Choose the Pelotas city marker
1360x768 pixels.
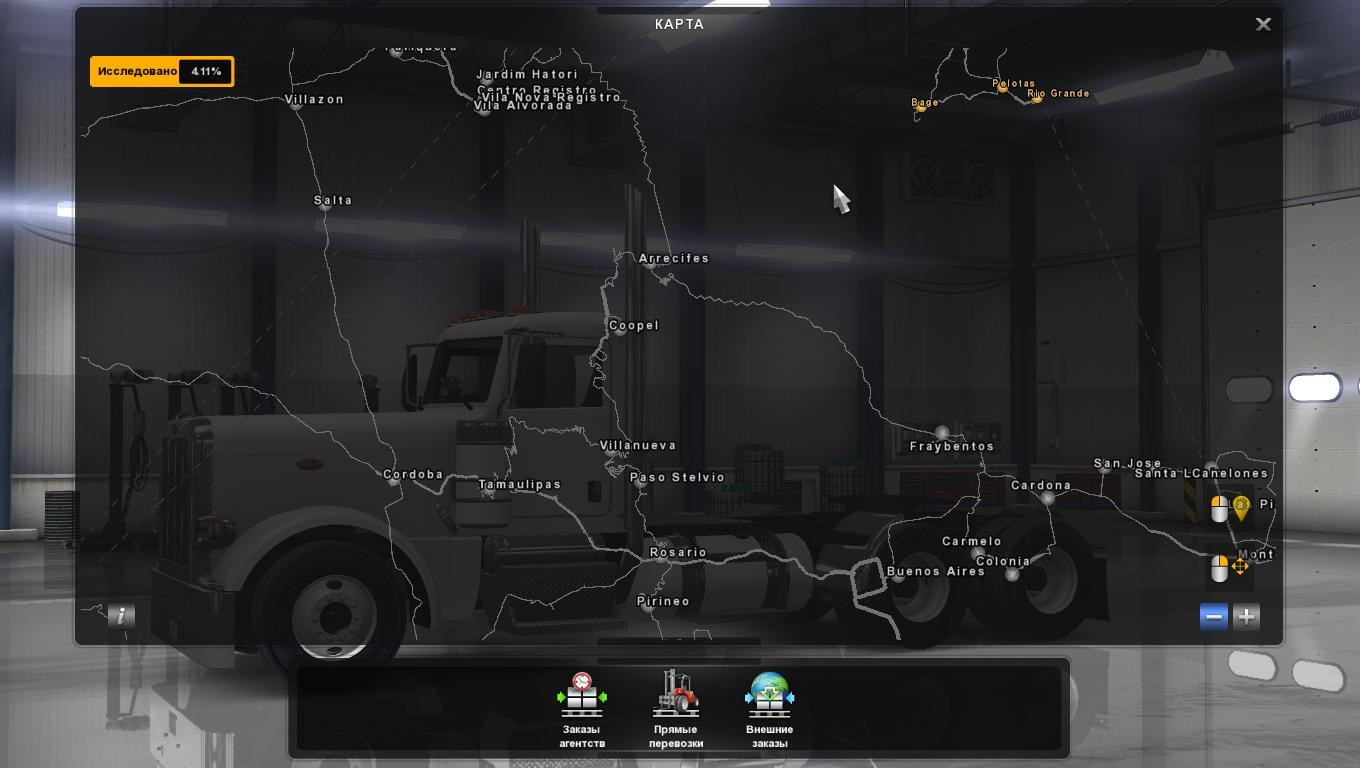point(1002,87)
